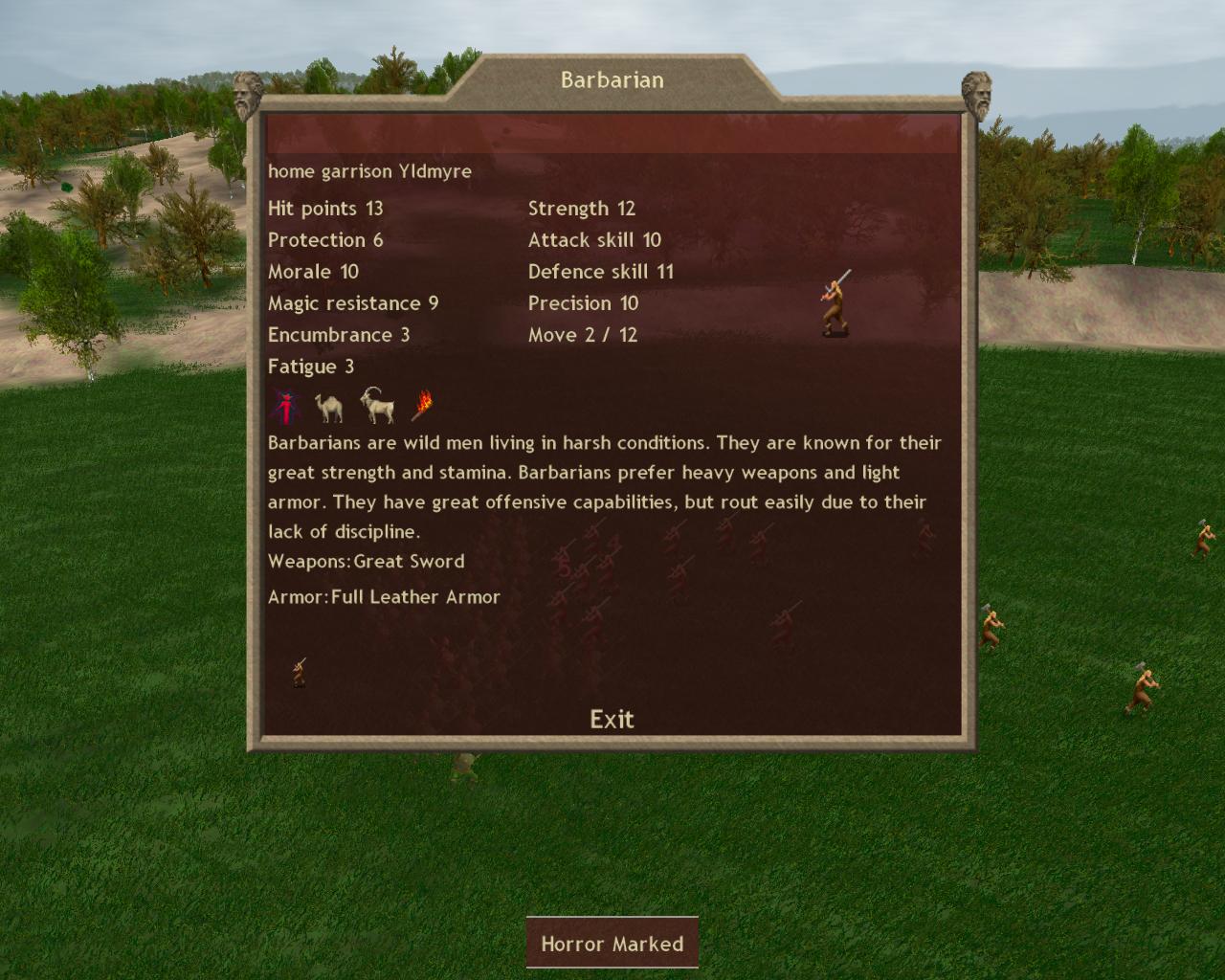Click the barbarian portrait sprite beside the stats
This screenshot has width=1225, height=980.
(x=835, y=303)
